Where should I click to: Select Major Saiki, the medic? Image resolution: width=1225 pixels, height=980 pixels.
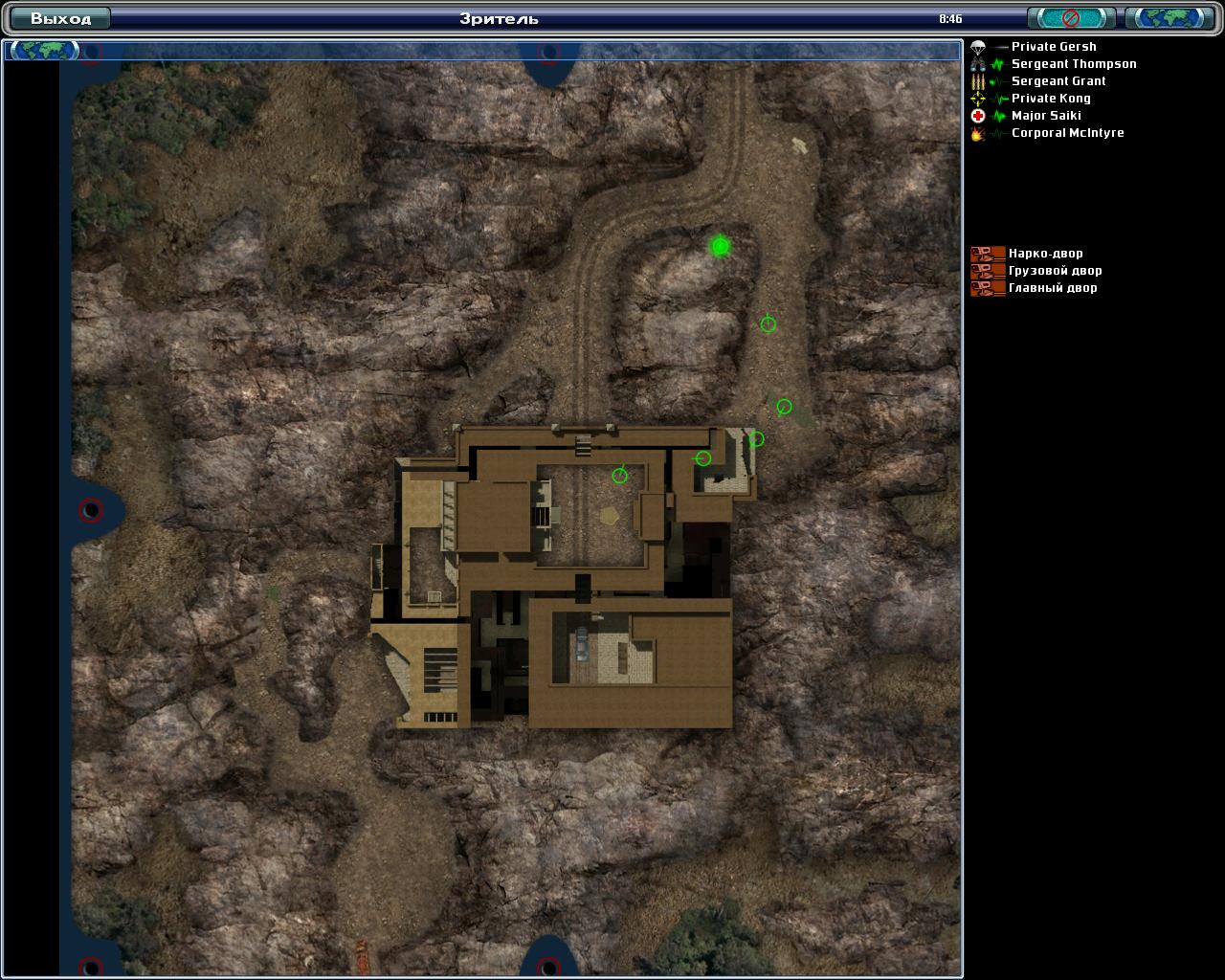click(1046, 116)
